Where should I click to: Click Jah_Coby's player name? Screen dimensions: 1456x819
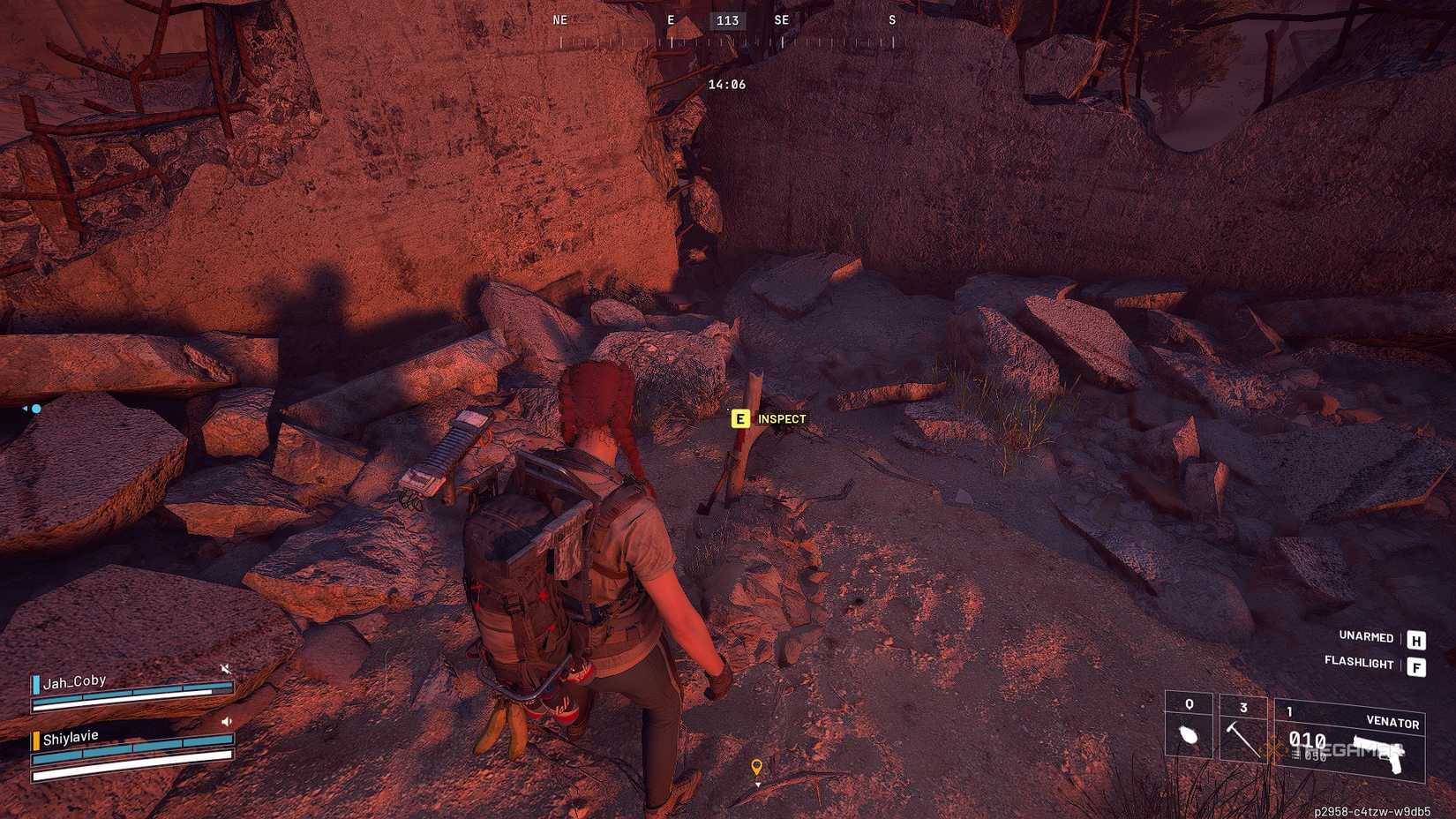point(76,680)
